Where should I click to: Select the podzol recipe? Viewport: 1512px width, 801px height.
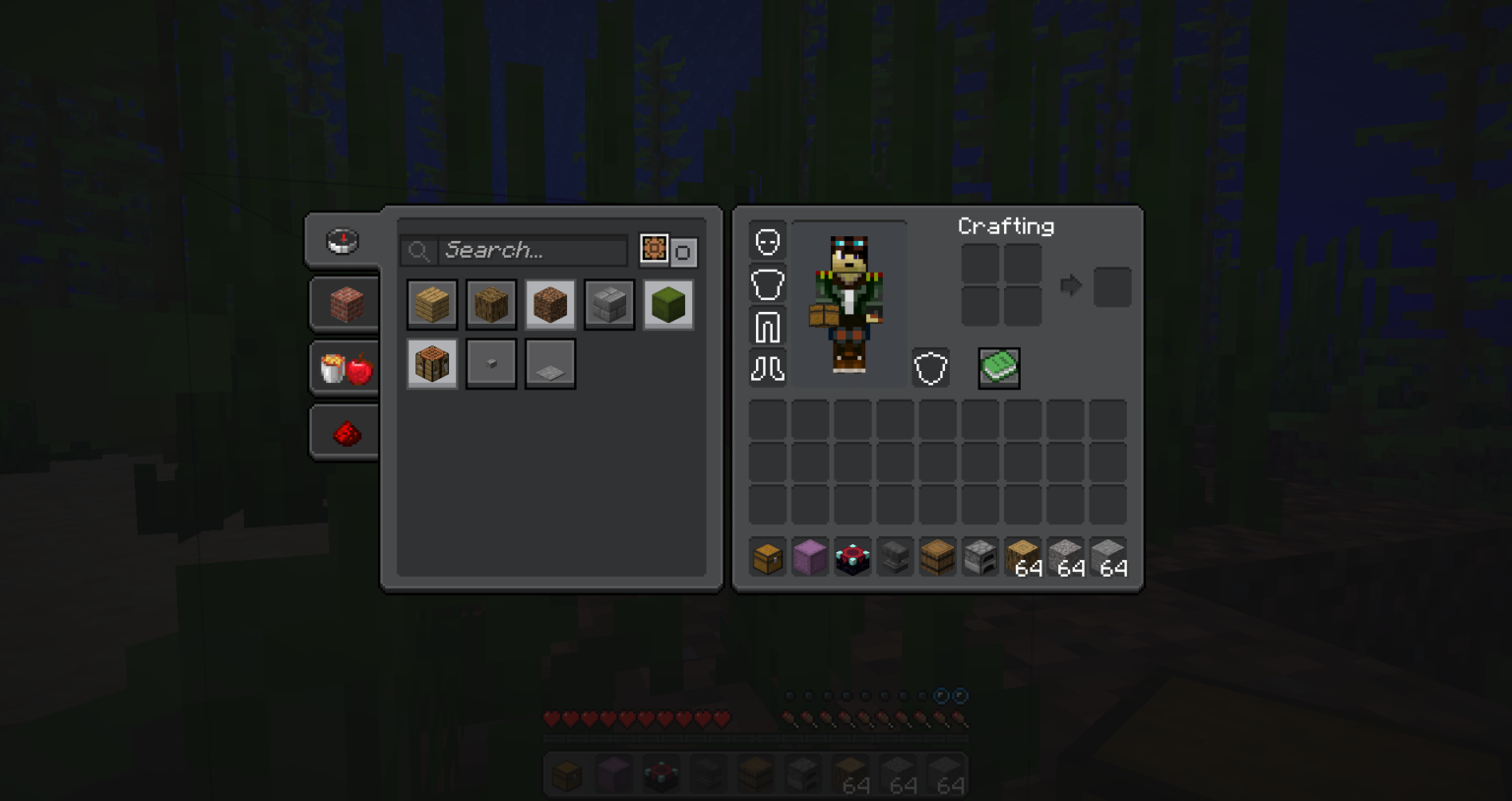[x=550, y=304]
